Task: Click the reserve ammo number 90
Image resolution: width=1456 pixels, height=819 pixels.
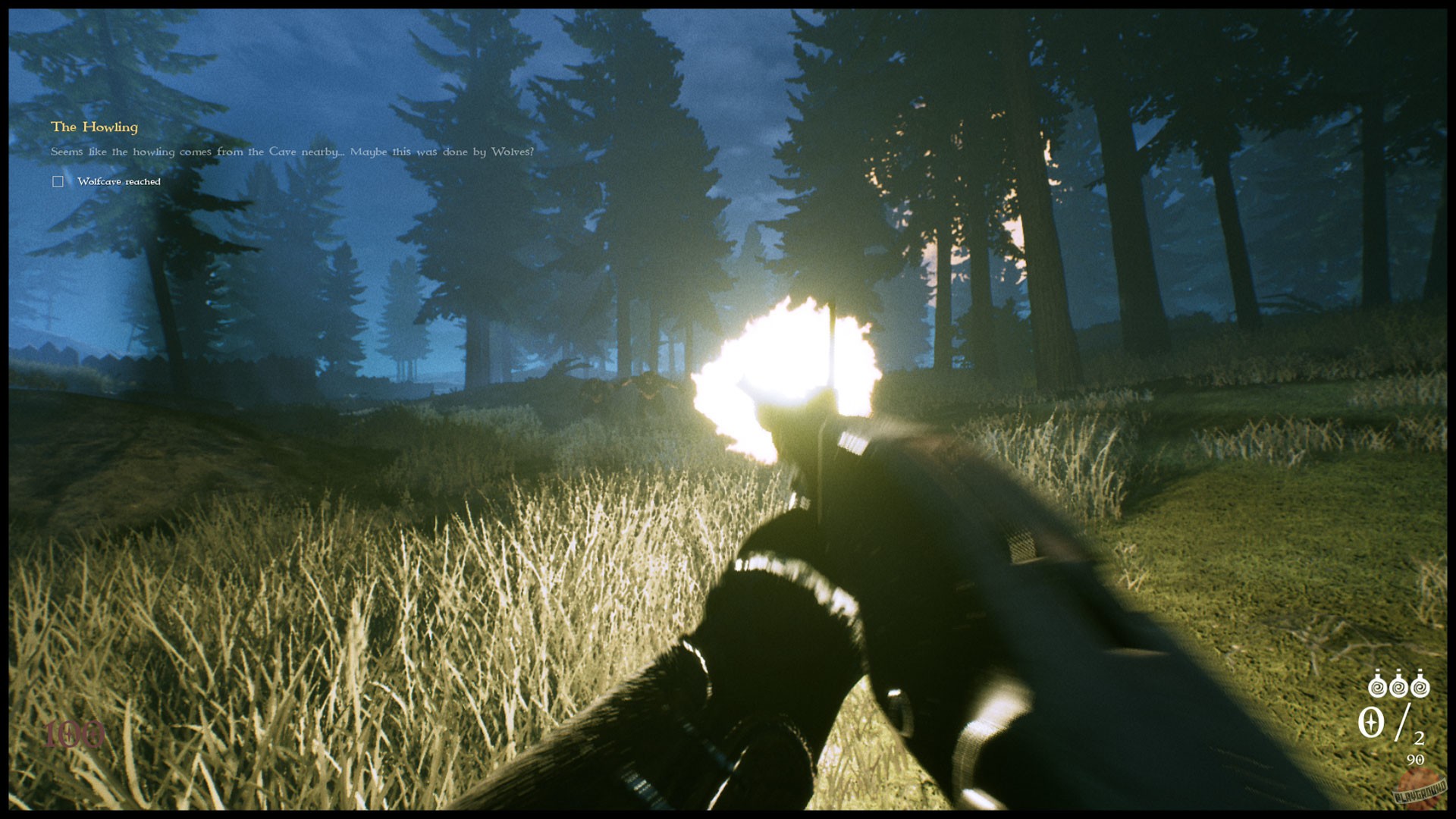Action: 1415,758
